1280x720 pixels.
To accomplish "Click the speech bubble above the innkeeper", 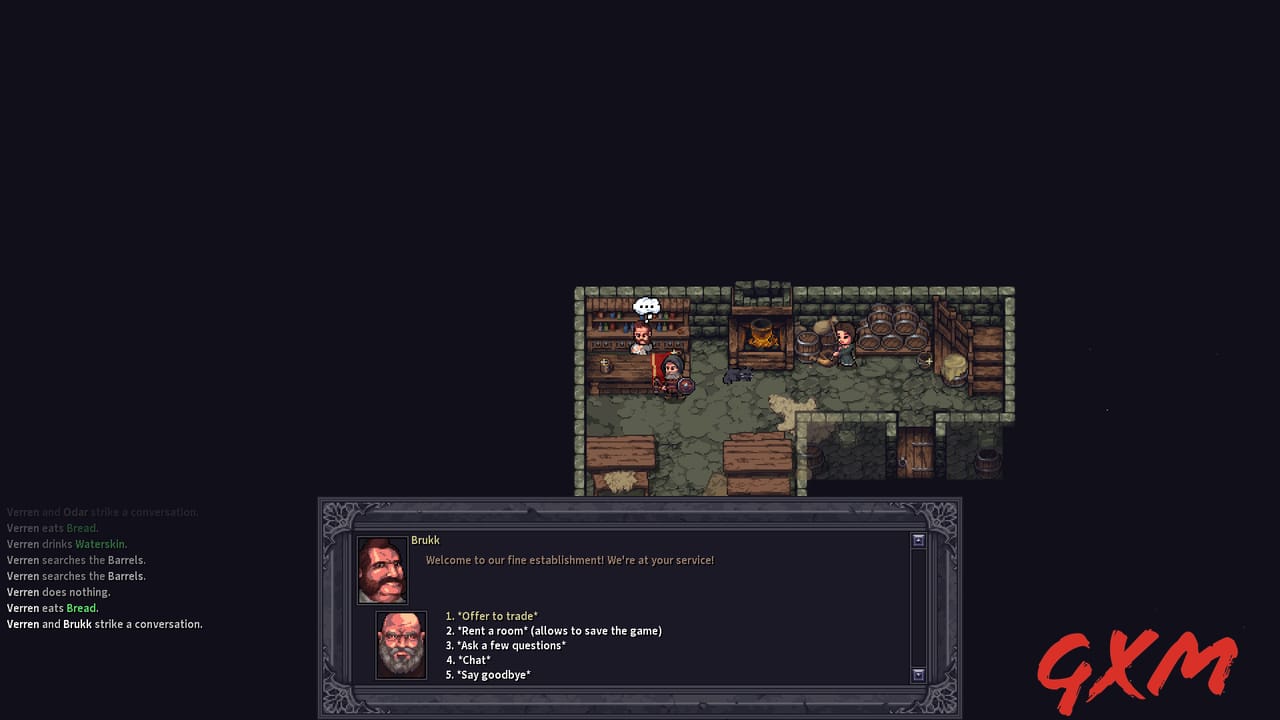I will point(646,306).
